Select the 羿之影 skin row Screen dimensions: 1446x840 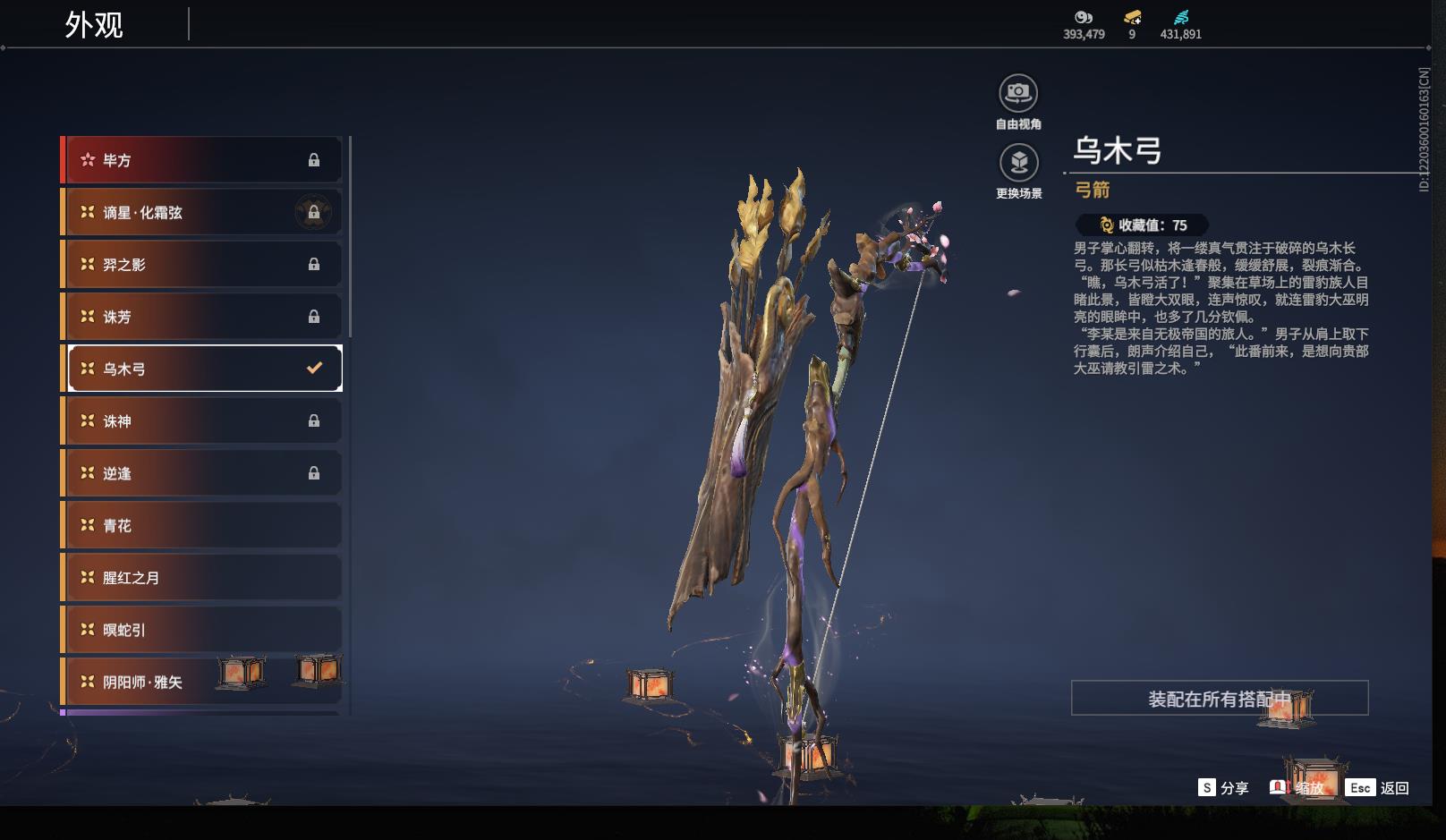[x=203, y=264]
